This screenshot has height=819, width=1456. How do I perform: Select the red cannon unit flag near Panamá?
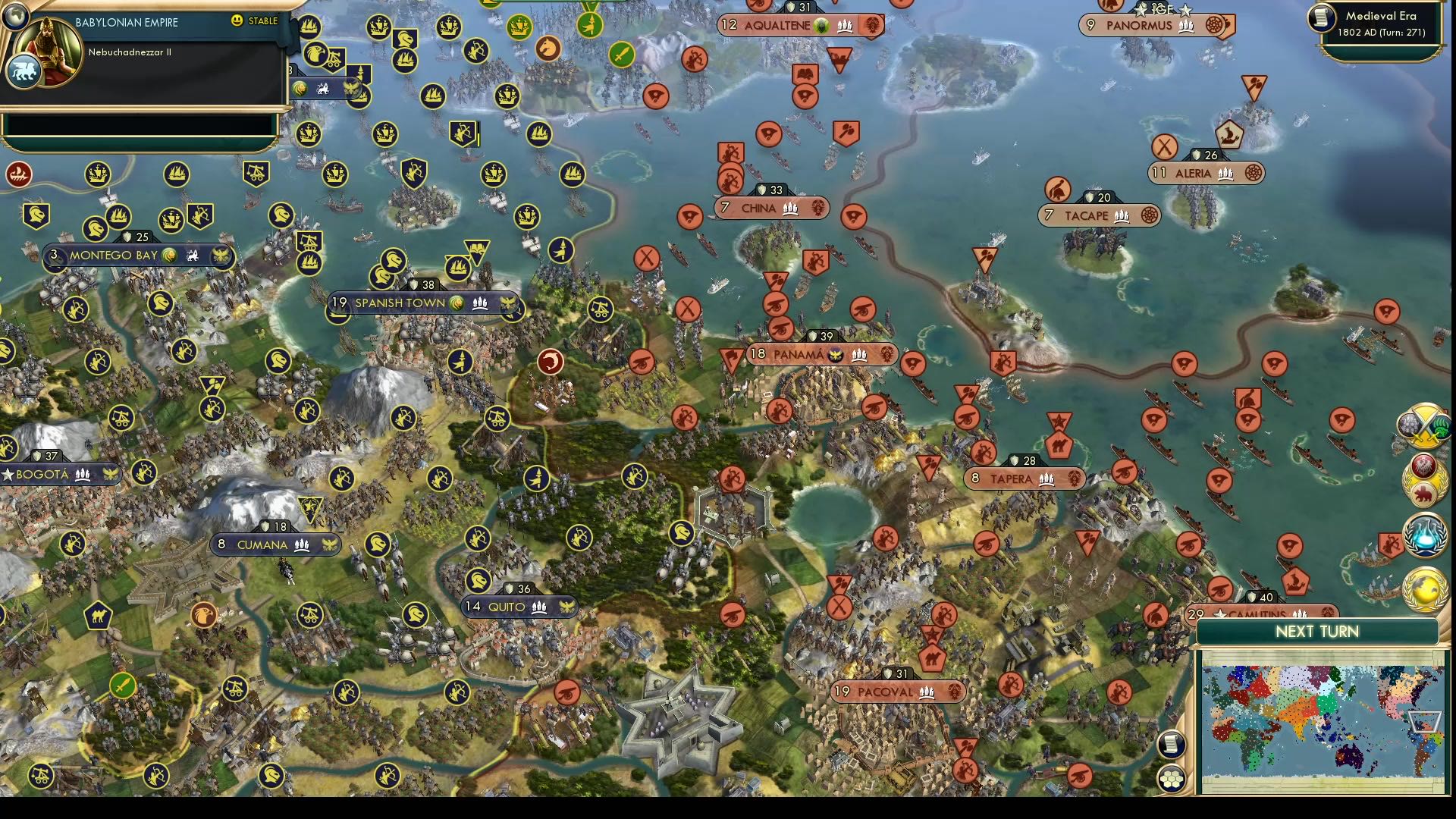point(780,328)
